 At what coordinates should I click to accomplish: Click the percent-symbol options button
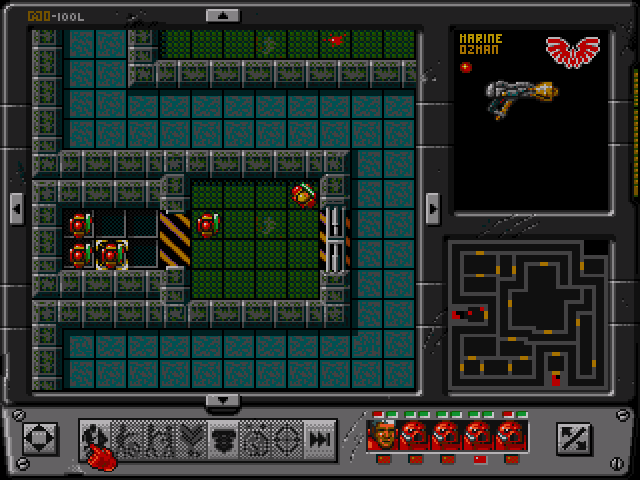576,438
